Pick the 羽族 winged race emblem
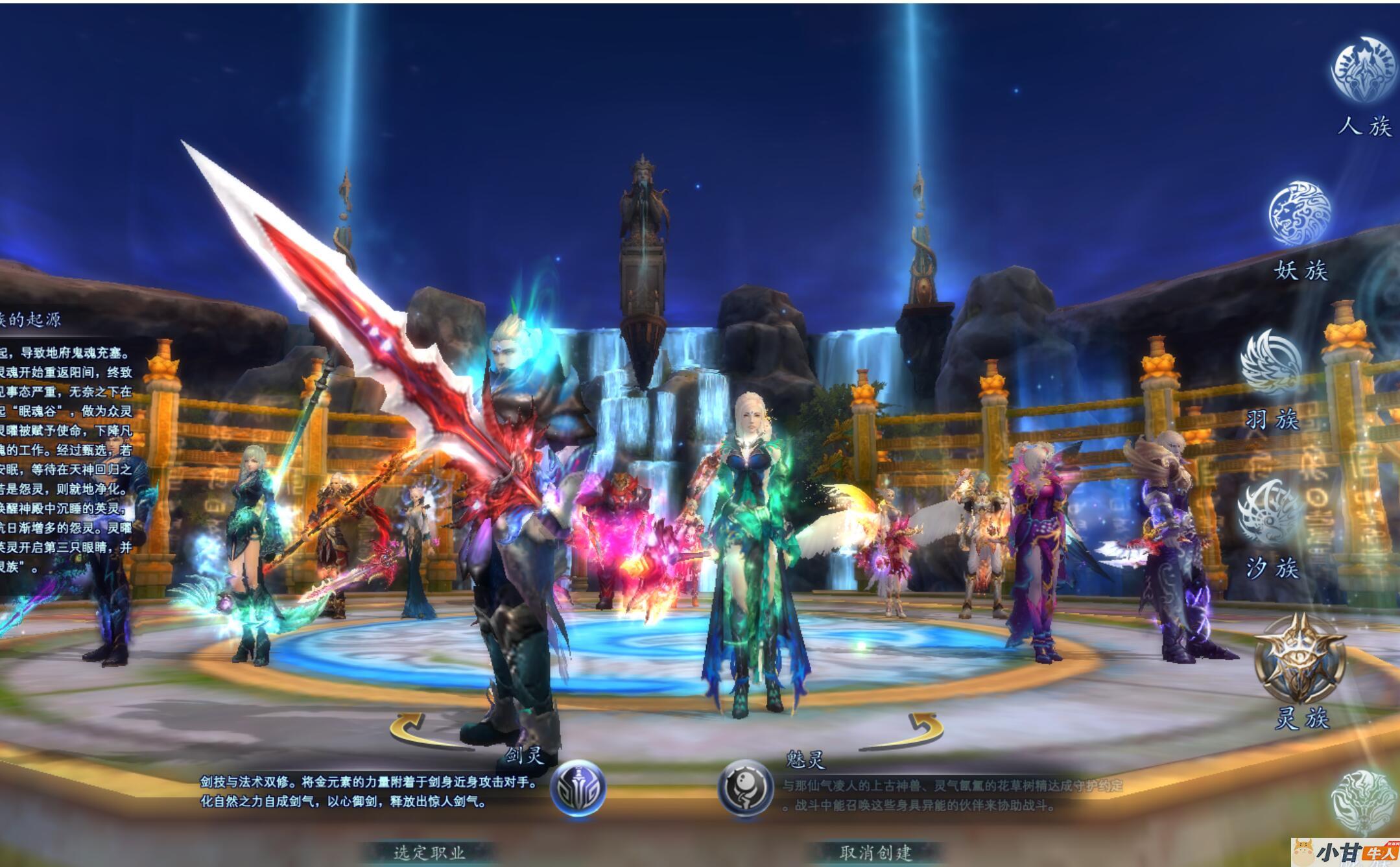Image resolution: width=1400 pixels, height=867 pixels. pyautogui.click(x=1272, y=362)
